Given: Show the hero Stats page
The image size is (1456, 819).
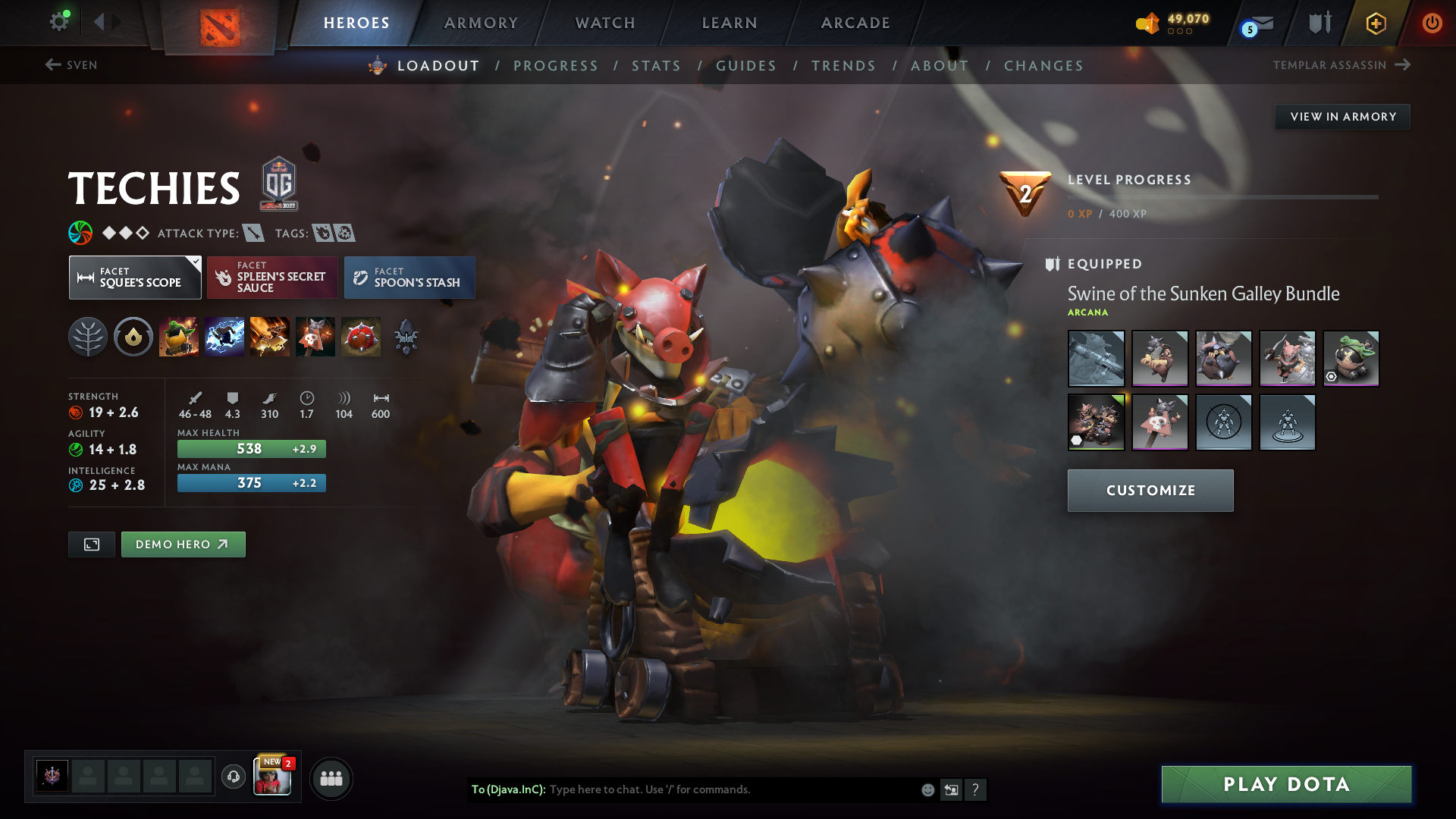Looking at the screenshot, I should tap(656, 66).
